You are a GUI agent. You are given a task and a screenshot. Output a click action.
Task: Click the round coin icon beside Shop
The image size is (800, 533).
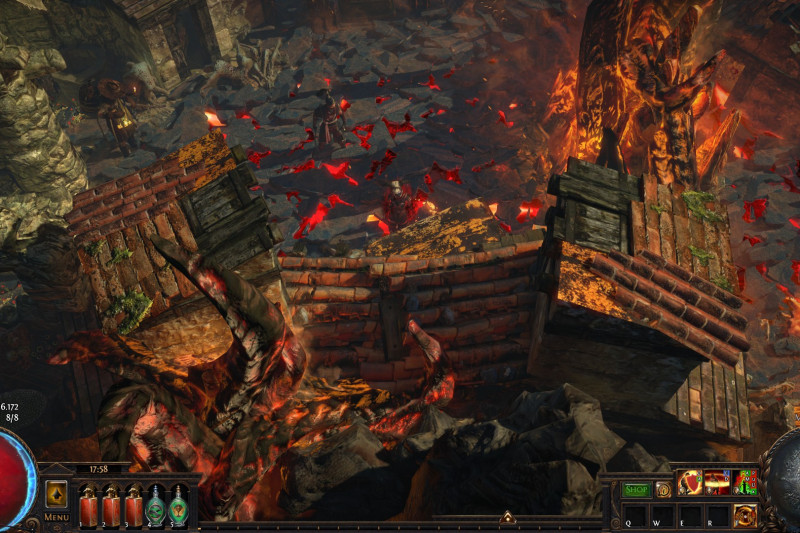(x=663, y=490)
